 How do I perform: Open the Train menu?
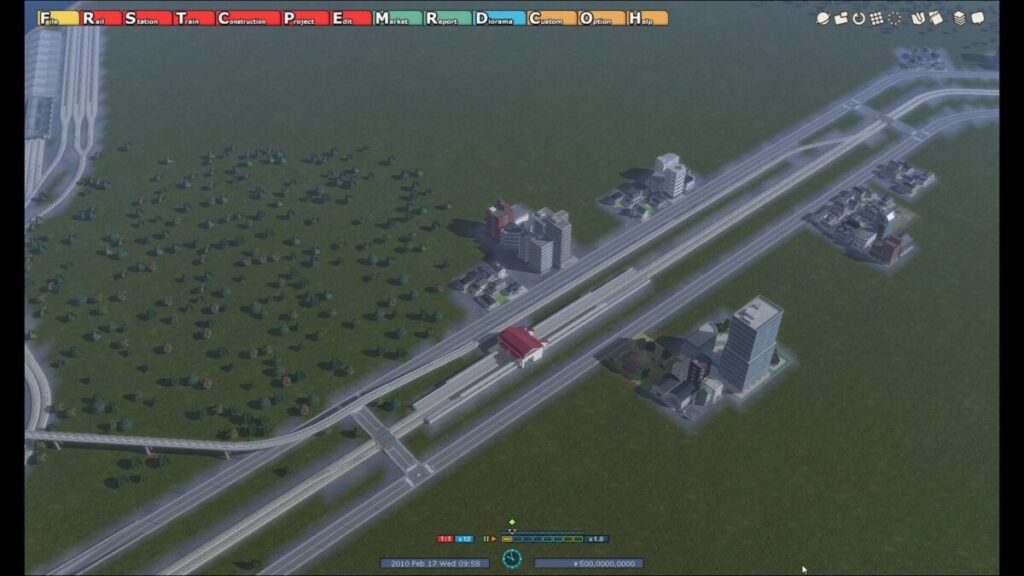pos(194,18)
